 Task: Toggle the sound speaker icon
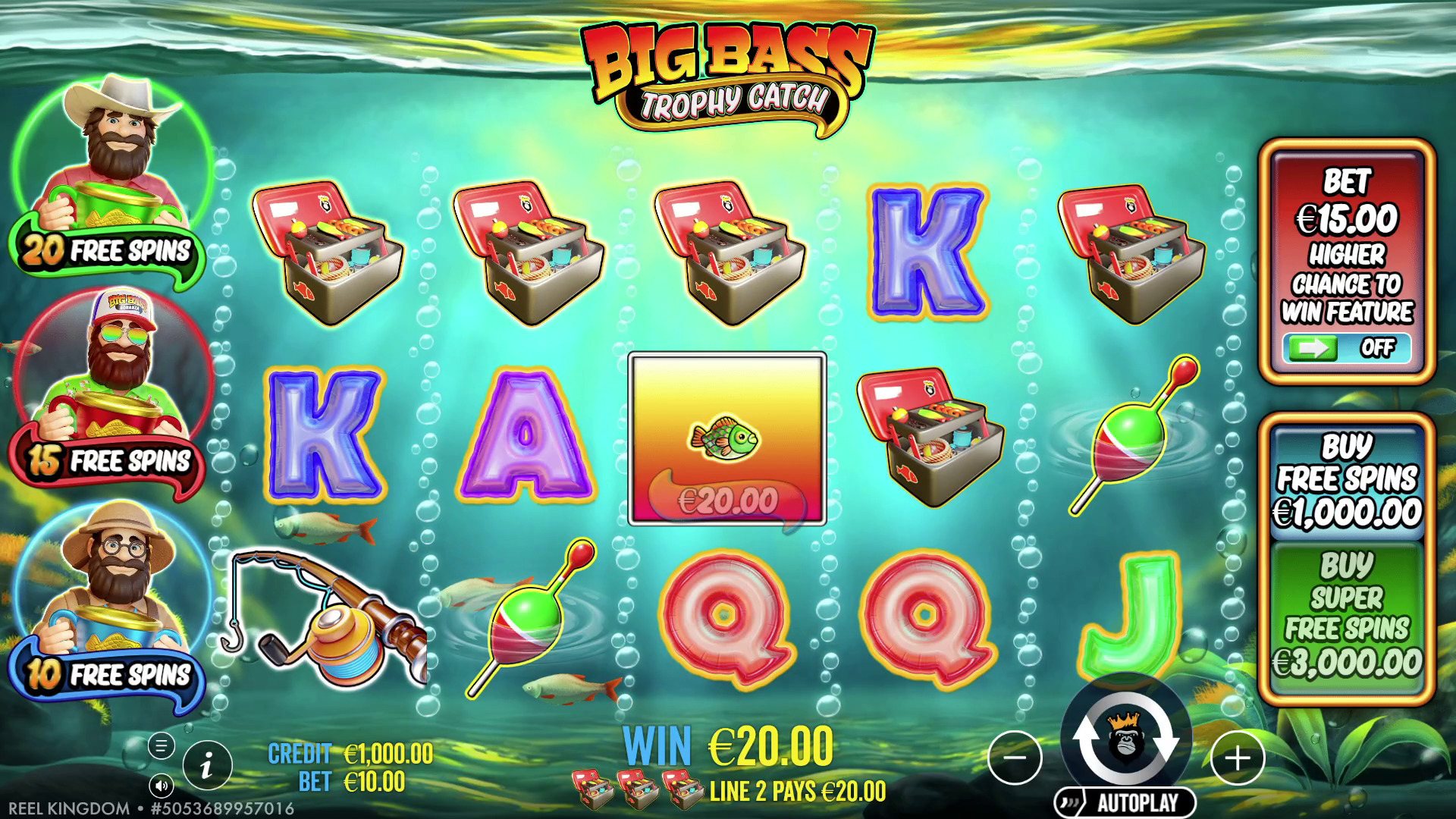coord(161,786)
